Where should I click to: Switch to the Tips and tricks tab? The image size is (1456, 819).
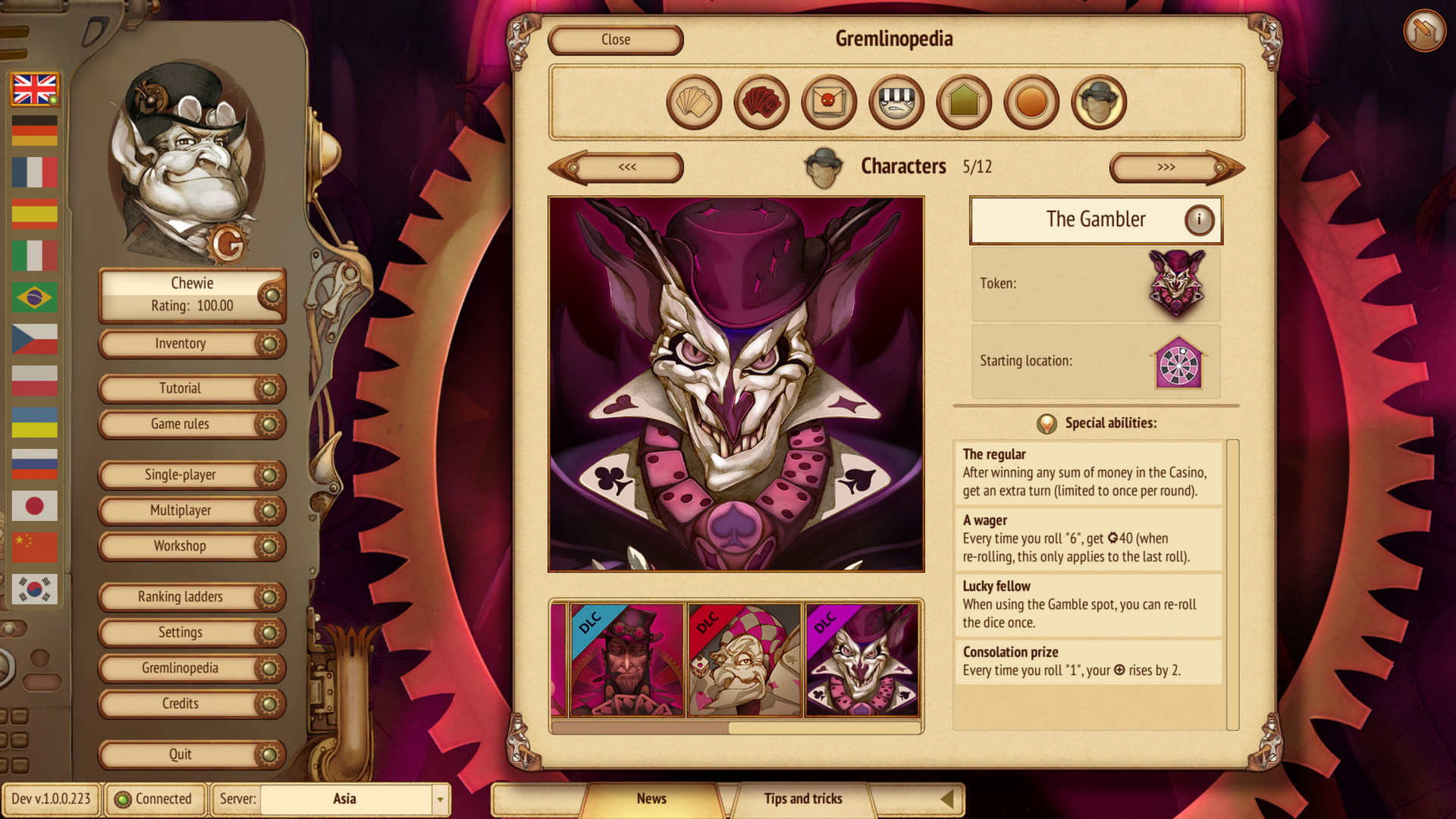point(802,799)
